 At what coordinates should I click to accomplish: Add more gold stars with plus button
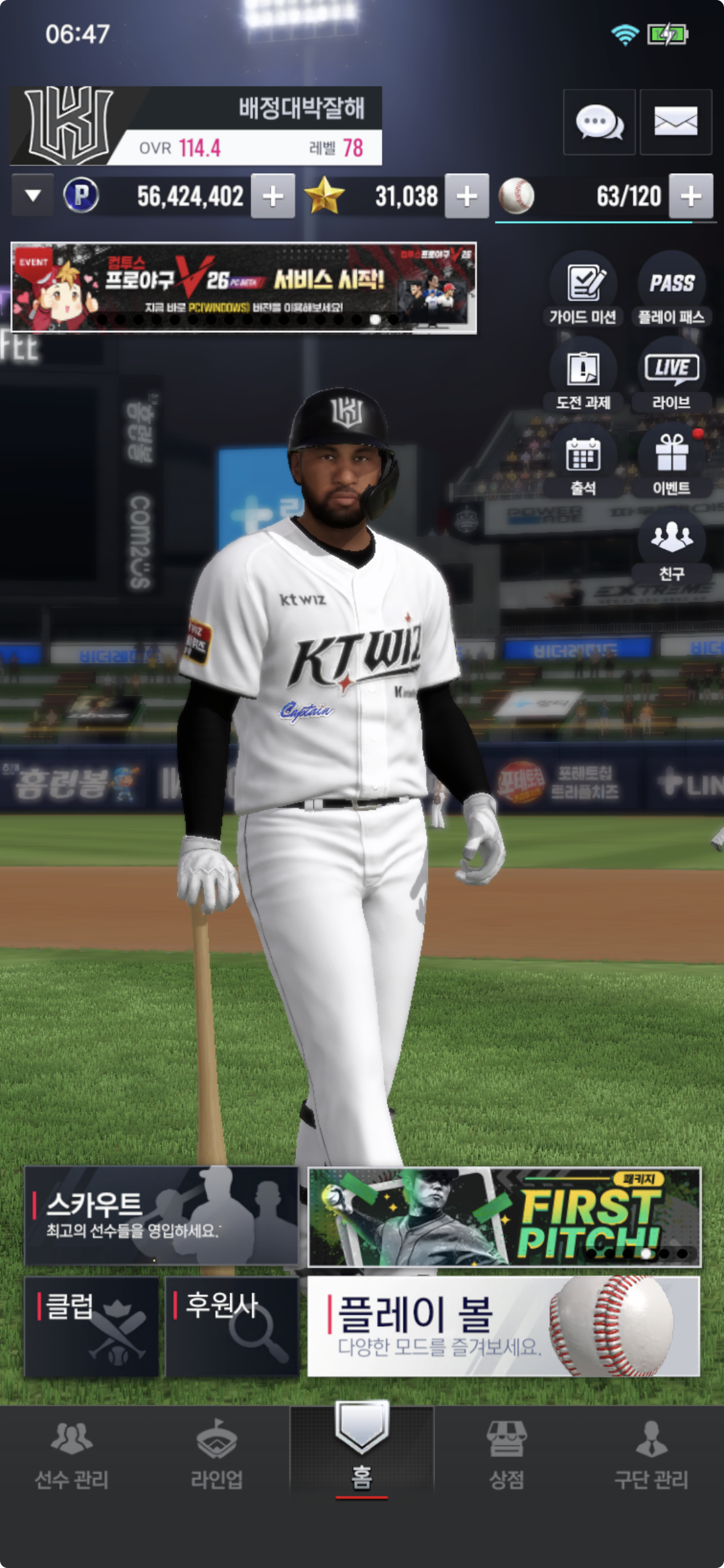coord(467,196)
